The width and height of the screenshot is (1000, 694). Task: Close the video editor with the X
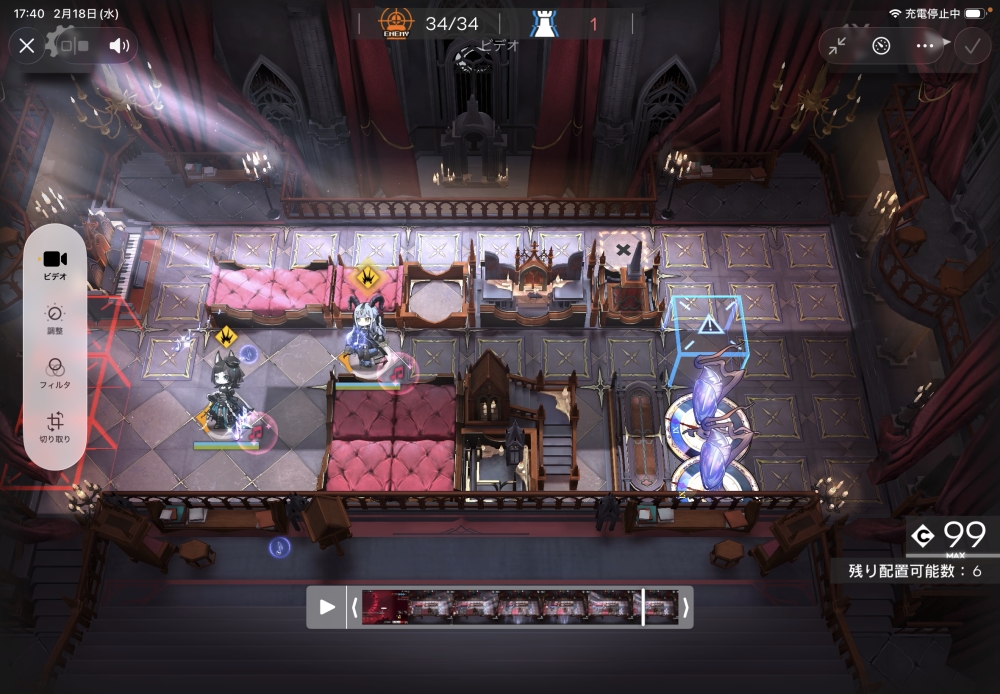pos(27,45)
